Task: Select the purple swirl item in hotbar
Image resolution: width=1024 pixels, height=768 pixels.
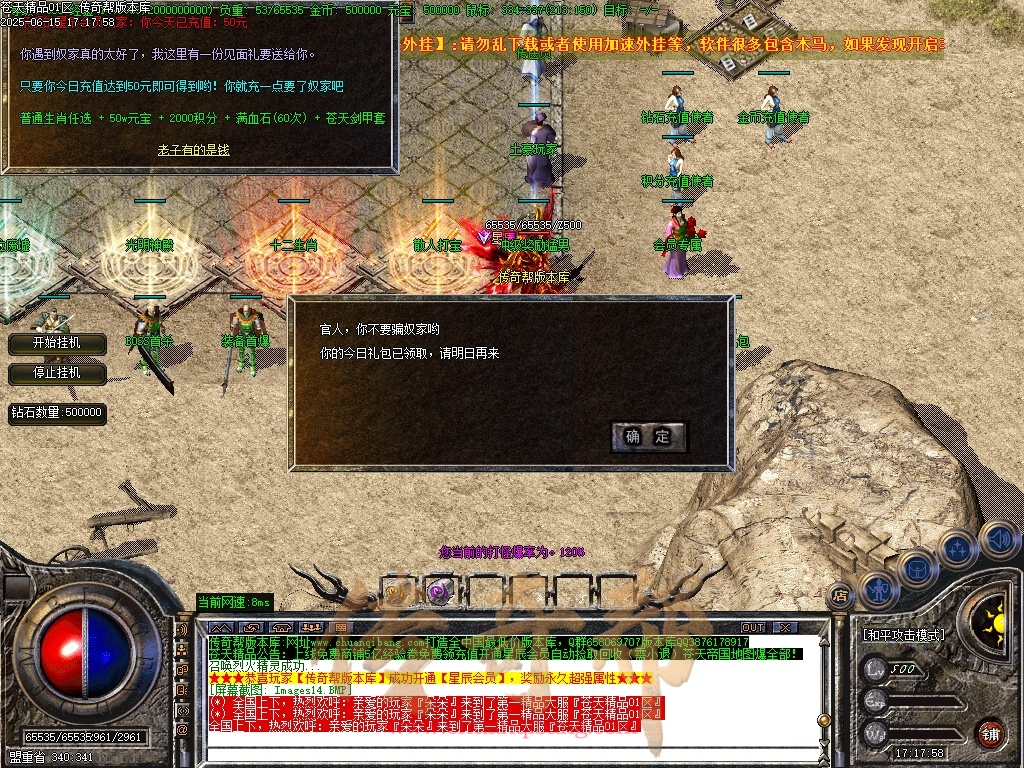Action: 438,592
